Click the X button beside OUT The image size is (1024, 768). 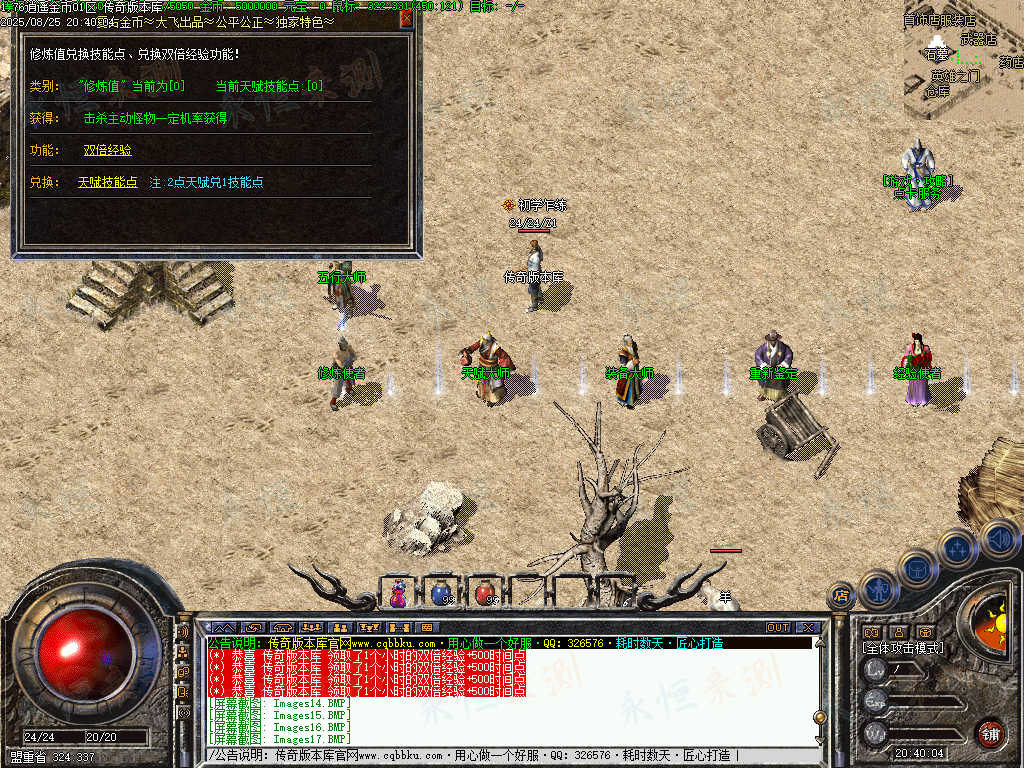tap(808, 628)
